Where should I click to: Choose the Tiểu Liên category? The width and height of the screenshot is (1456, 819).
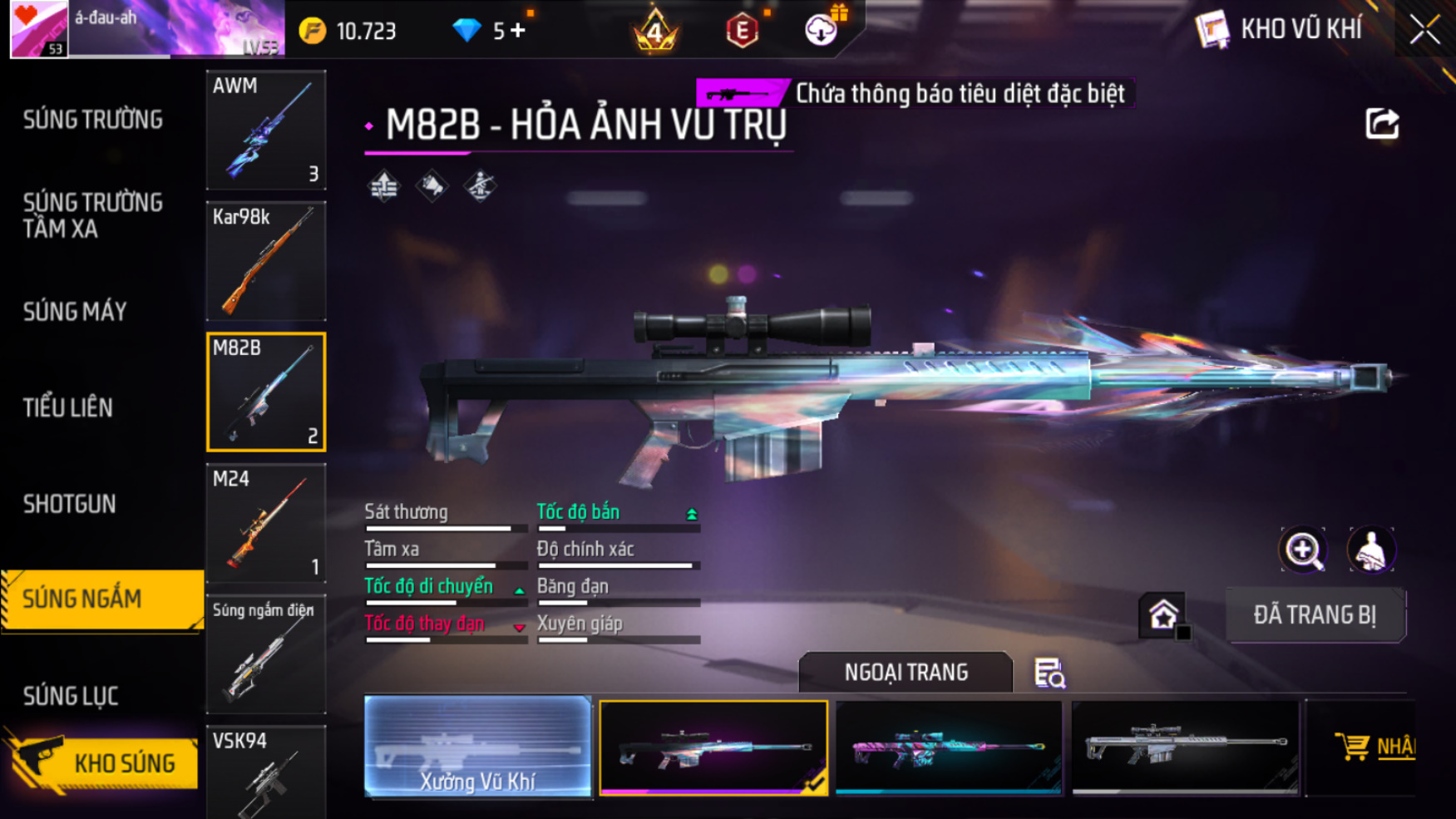(x=68, y=407)
